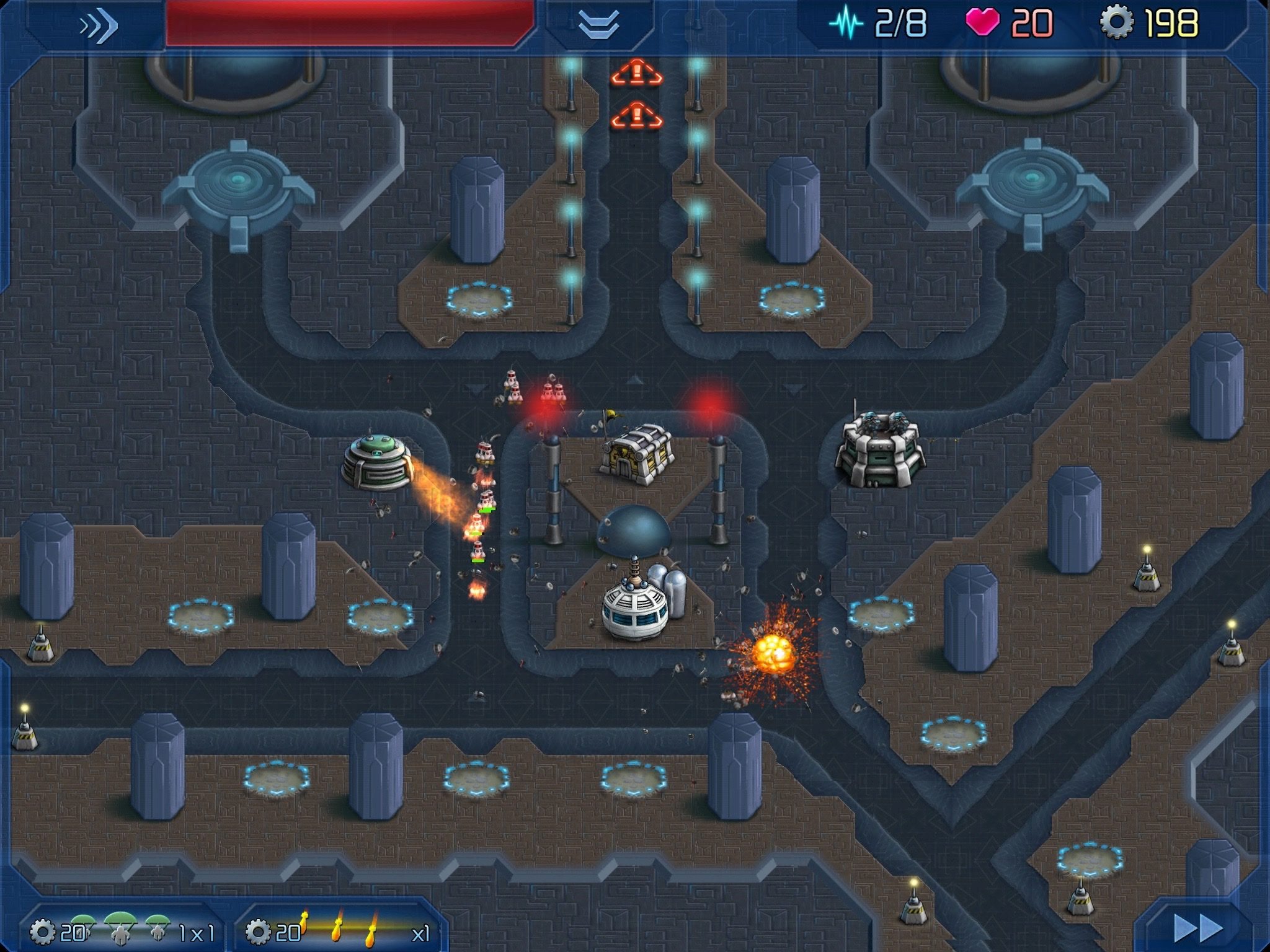Call the next wave with the triple-chevron button
Viewport: 1270px width, 952px height.
point(98,26)
